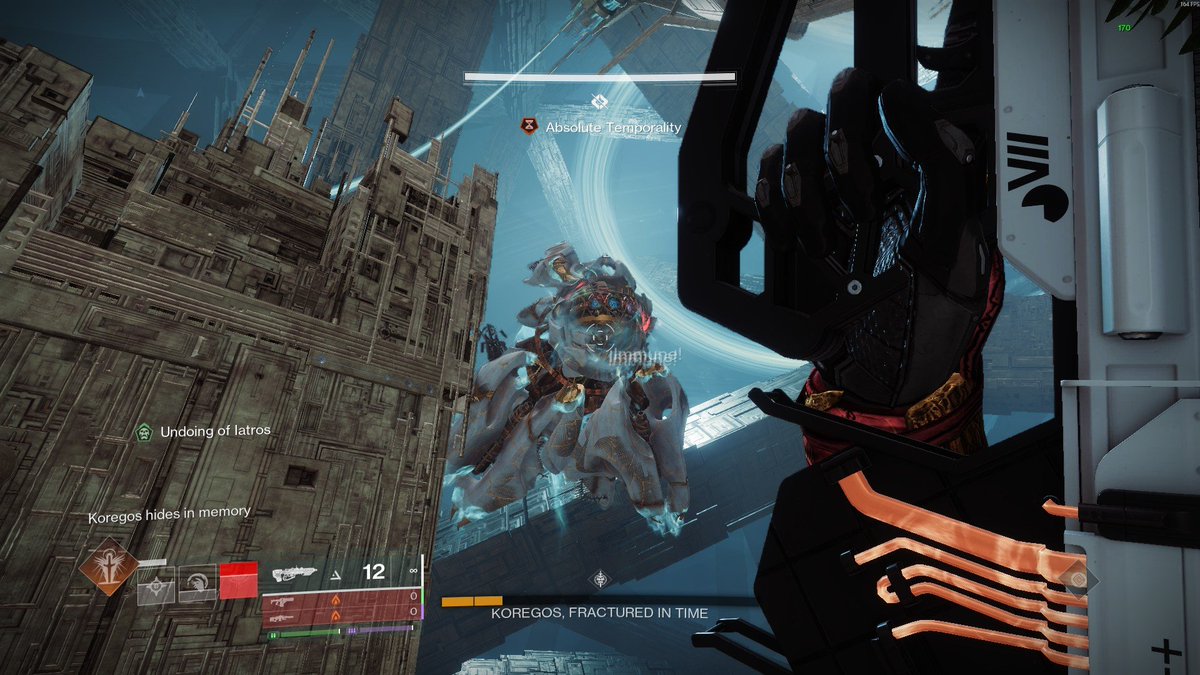Screen dimensions: 1200x675
Task: Click the red class ability slot
Action: tap(238, 580)
